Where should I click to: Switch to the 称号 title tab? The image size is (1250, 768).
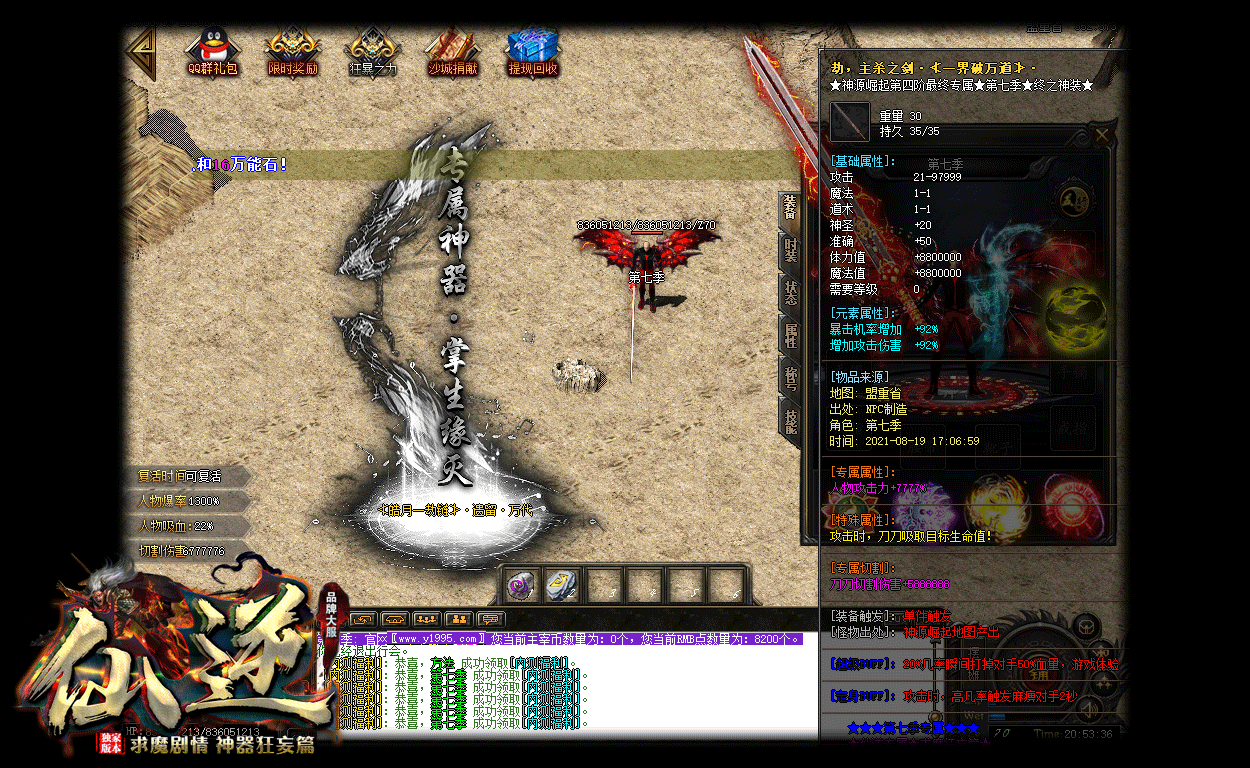tap(790, 379)
